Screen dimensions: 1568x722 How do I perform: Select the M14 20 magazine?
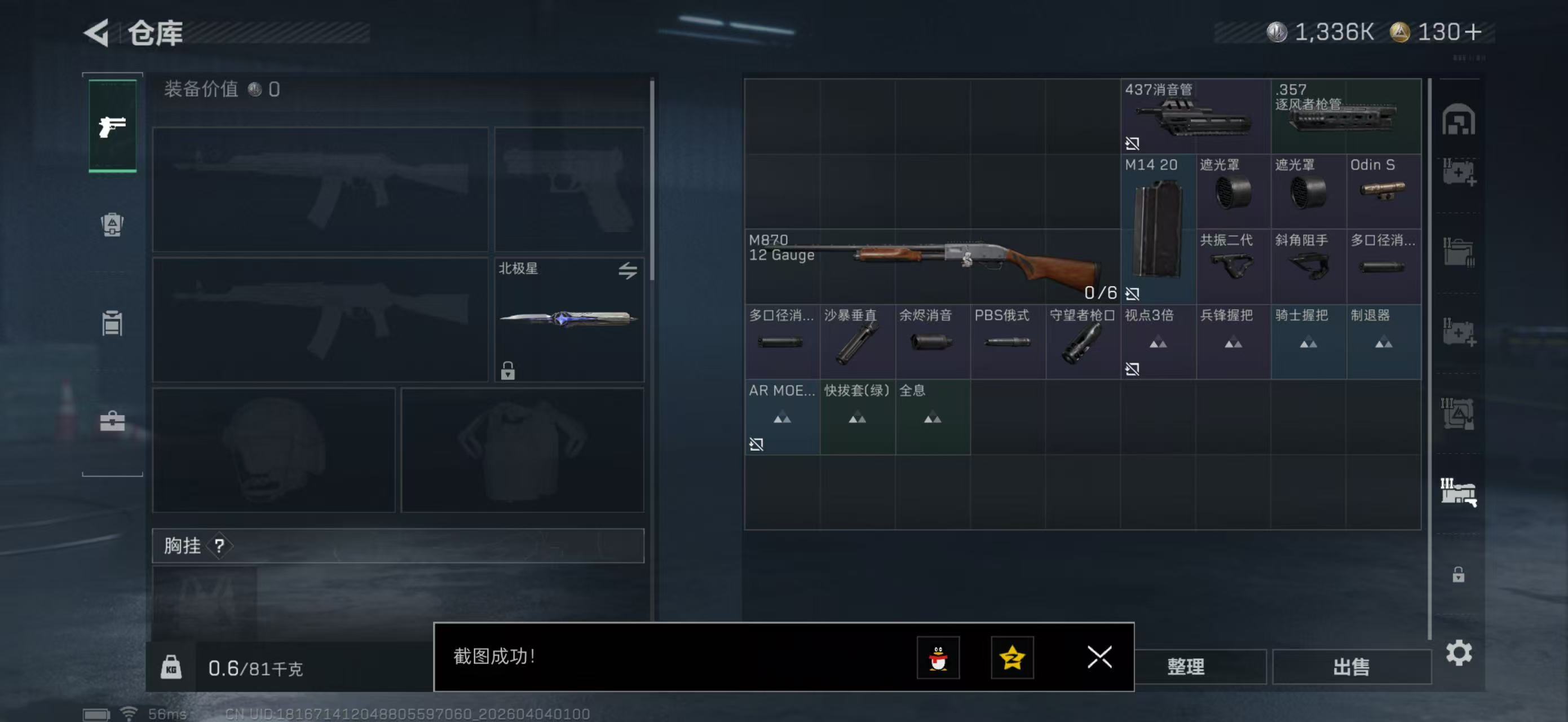point(1158,229)
